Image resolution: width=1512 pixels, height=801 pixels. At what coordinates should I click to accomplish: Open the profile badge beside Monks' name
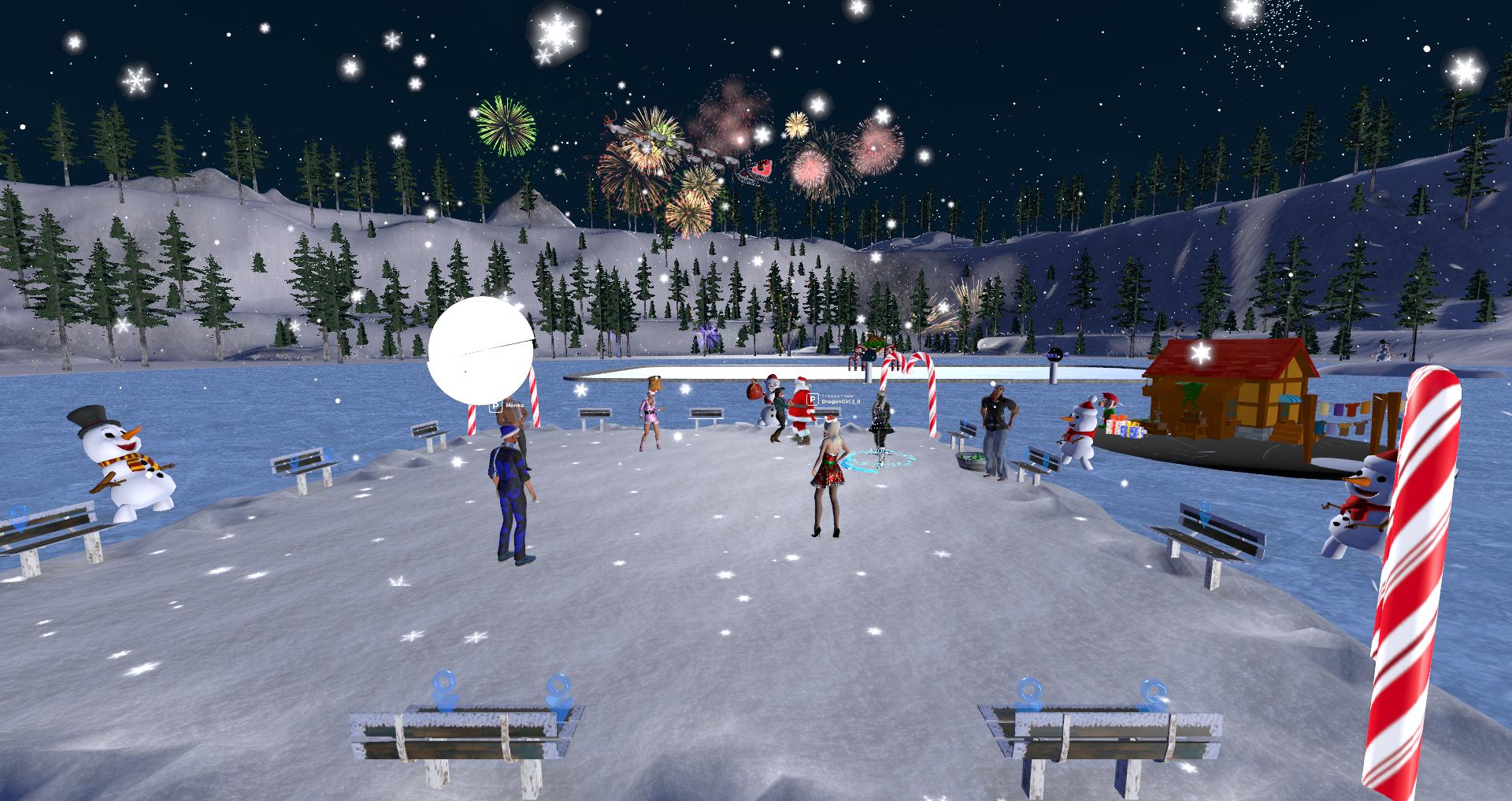pos(495,405)
